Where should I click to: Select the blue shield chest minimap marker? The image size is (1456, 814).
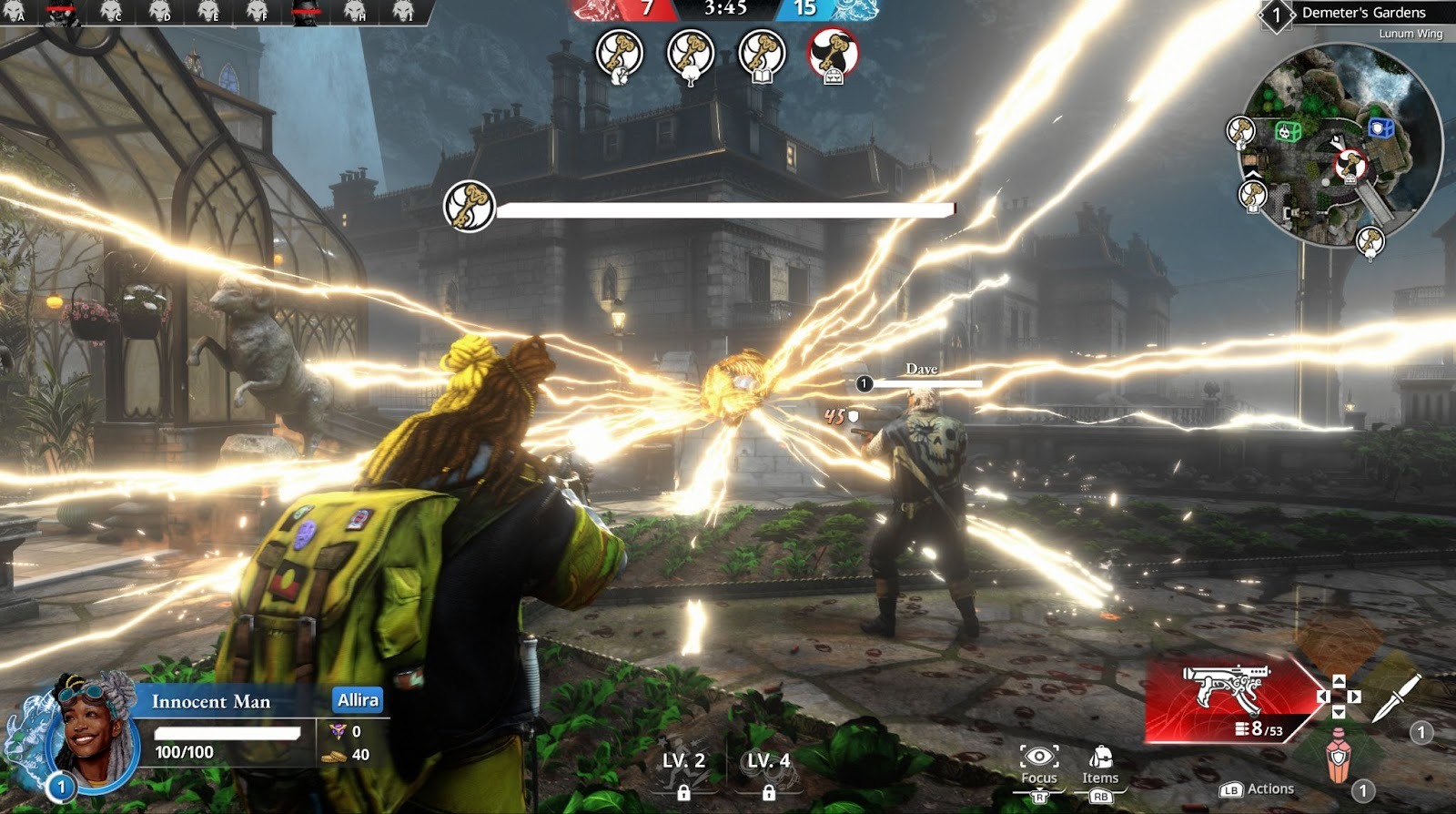[x=1380, y=128]
